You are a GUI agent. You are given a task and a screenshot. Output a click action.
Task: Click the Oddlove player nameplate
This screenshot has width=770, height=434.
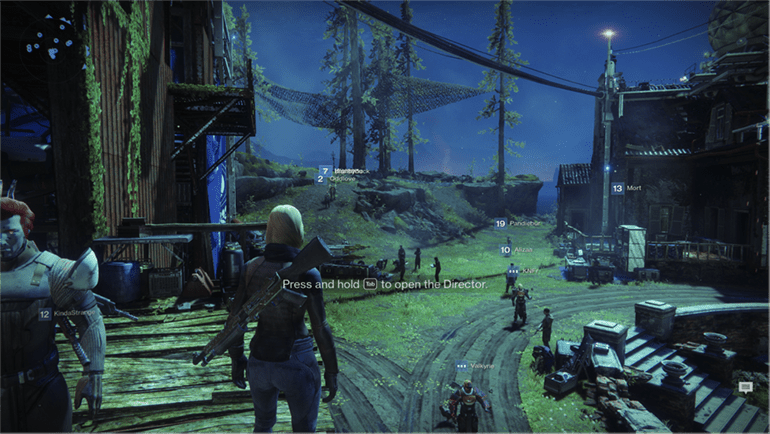pos(337,180)
